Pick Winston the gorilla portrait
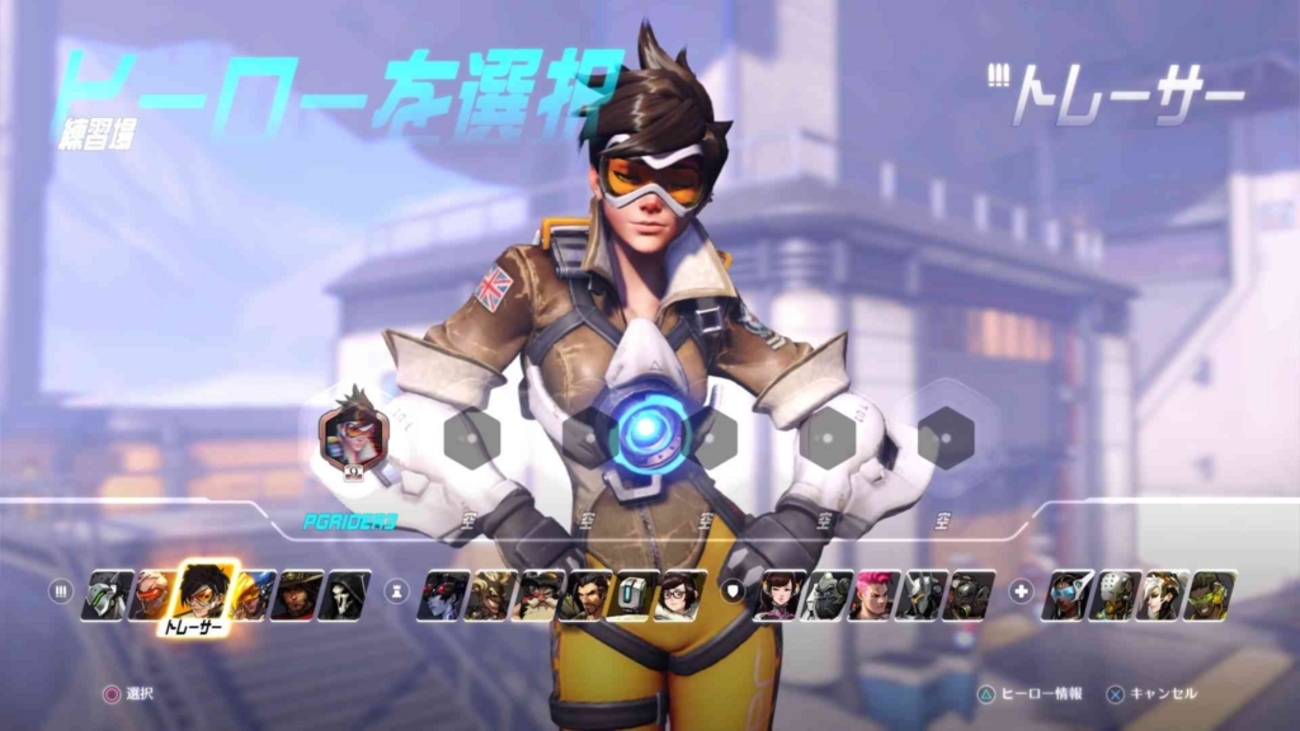The width and height of the screenshot is (1300, 731). (826, 595)
